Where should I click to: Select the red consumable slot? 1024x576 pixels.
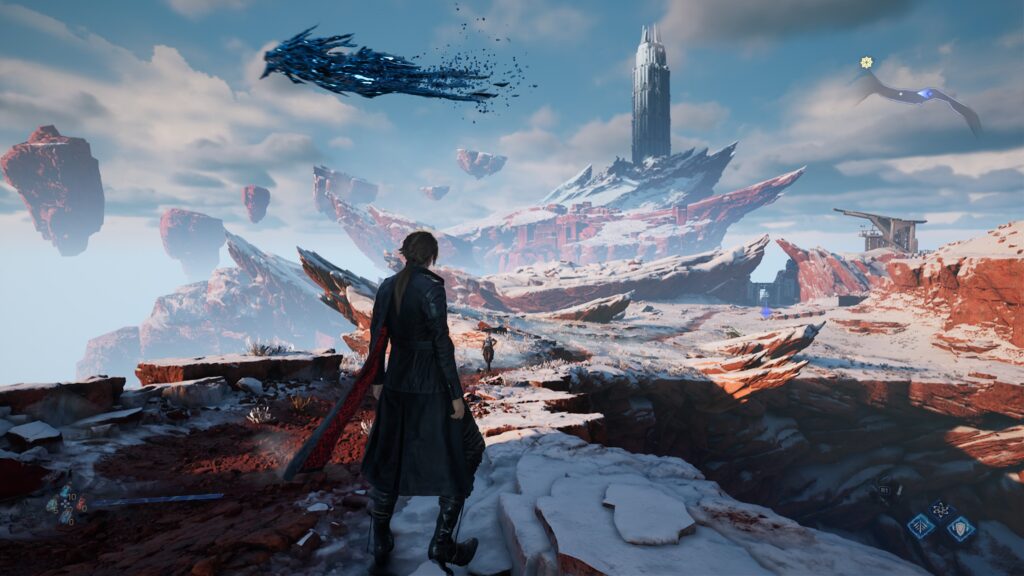(81, 504)
